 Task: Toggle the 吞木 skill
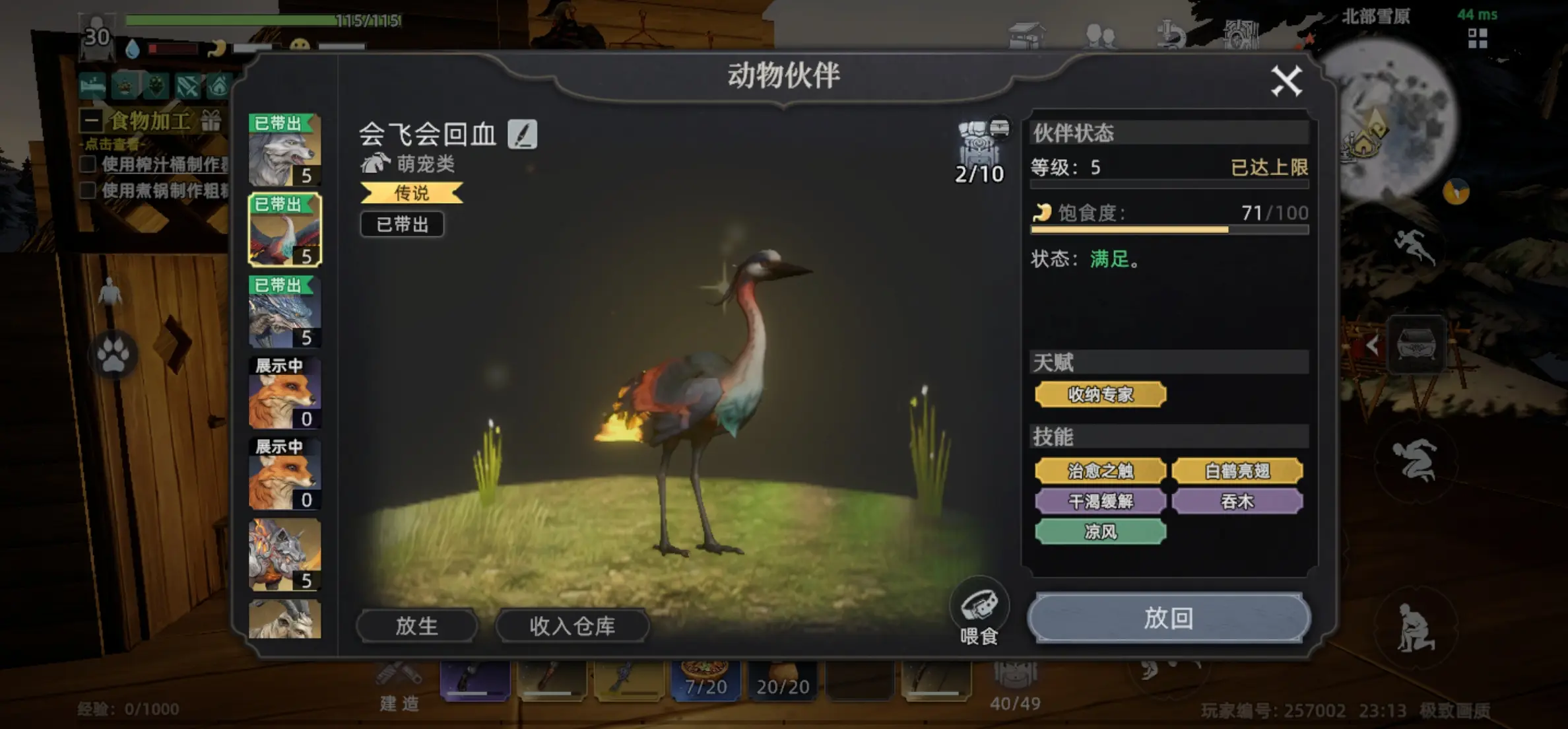(1238, 502)
